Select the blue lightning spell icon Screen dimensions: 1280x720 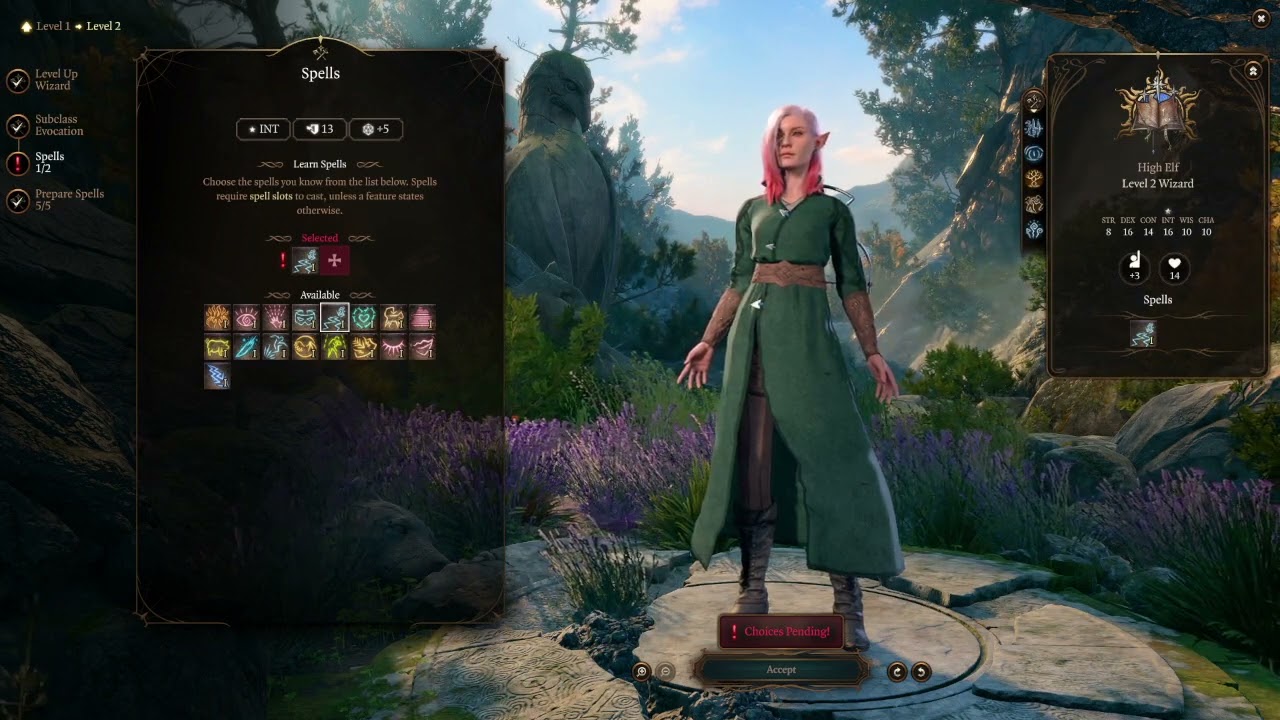click(217, 376)
